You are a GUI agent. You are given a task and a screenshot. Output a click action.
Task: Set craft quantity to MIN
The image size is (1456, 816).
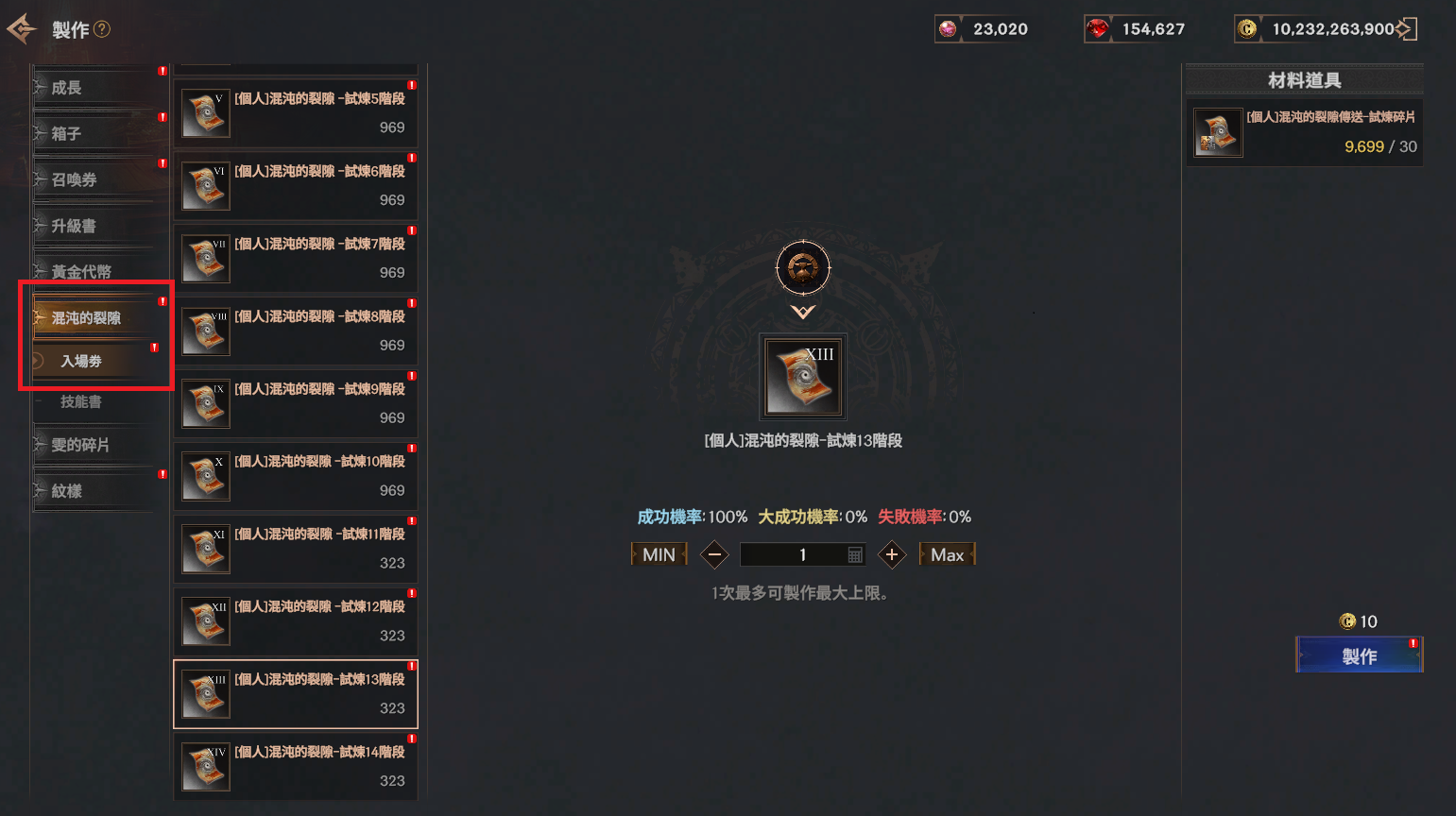click(659, 555)
